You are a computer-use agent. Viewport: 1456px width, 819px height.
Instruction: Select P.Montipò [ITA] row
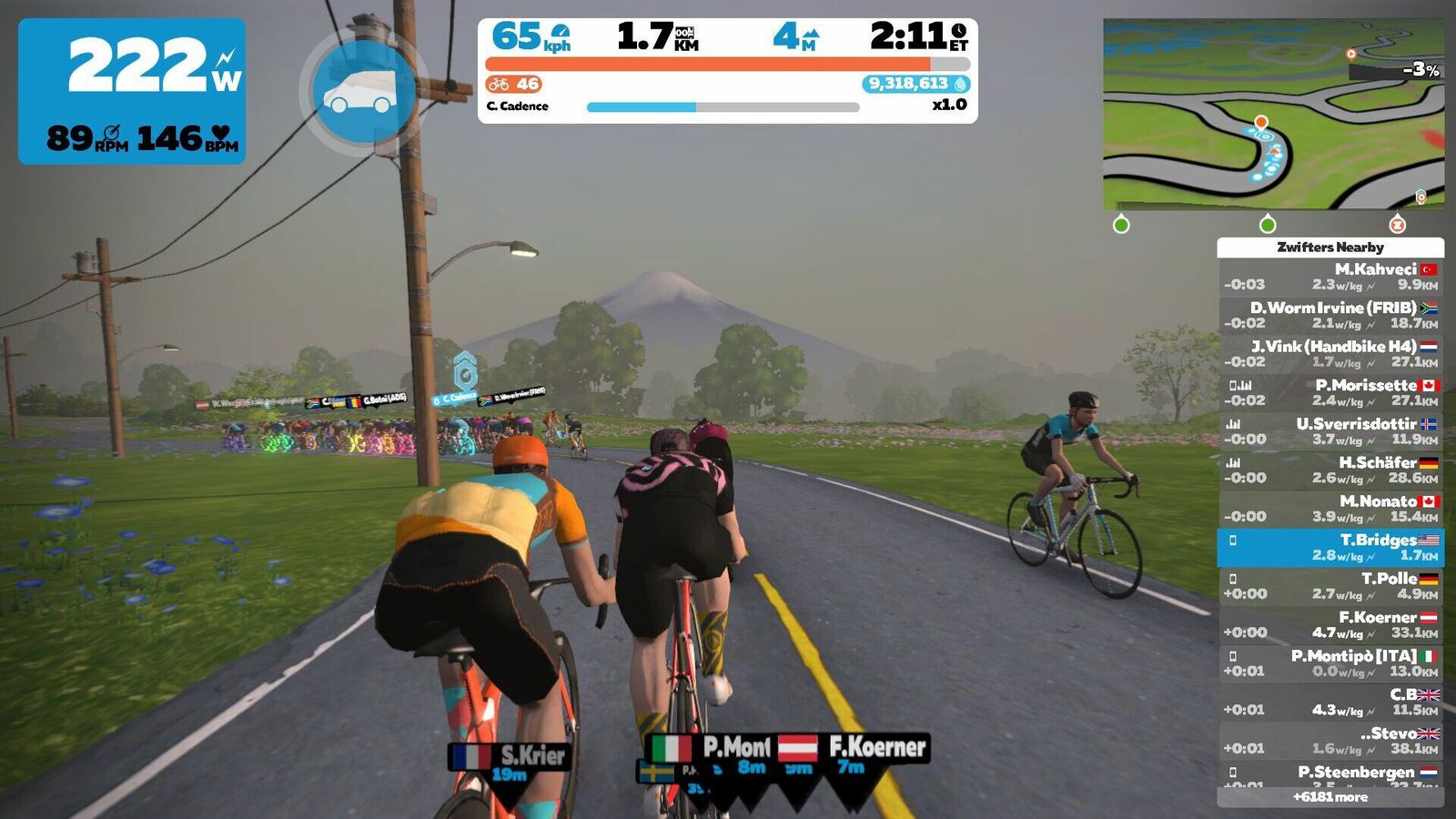coord(1330,663)
